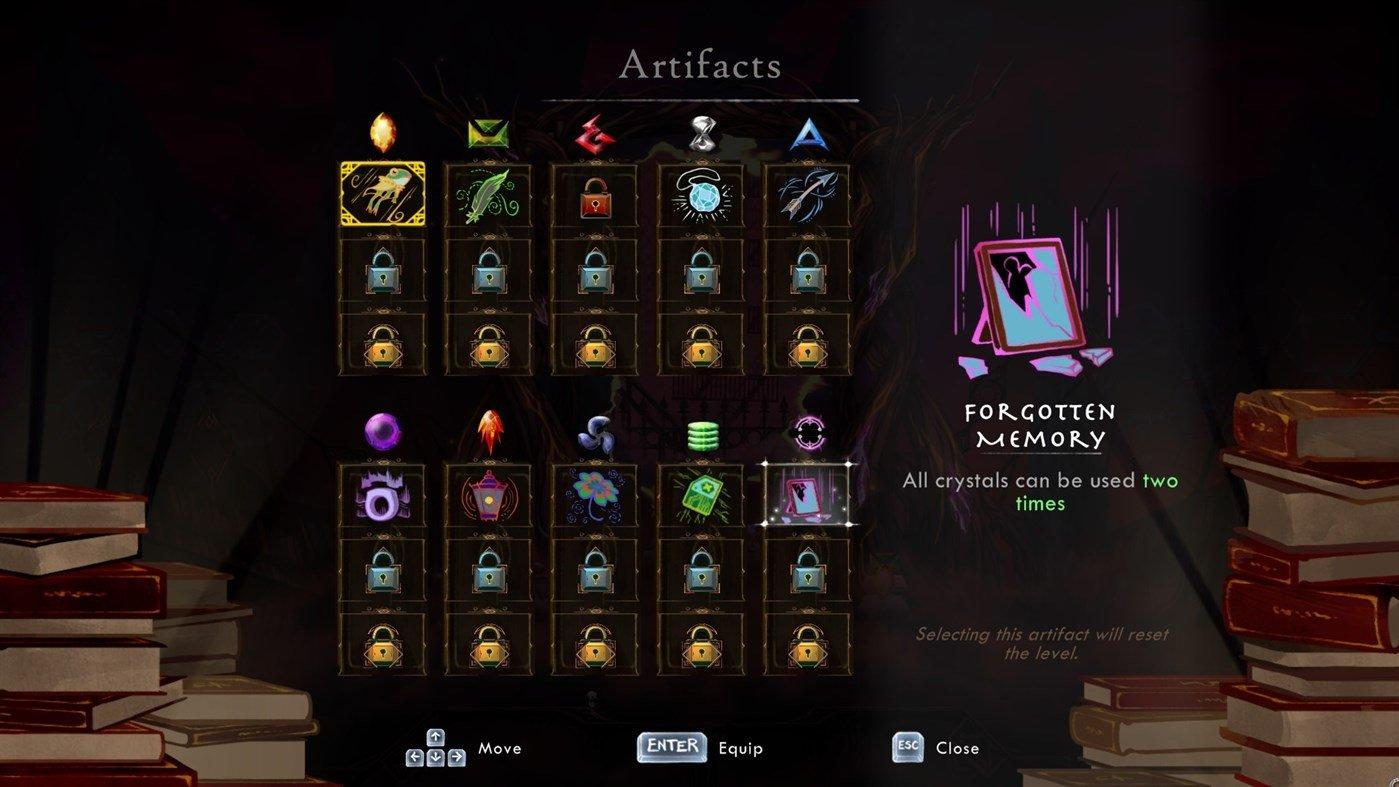Click the green coin stack gem icon
This screenshot has height=787, width=1399.
coord(701,433)
